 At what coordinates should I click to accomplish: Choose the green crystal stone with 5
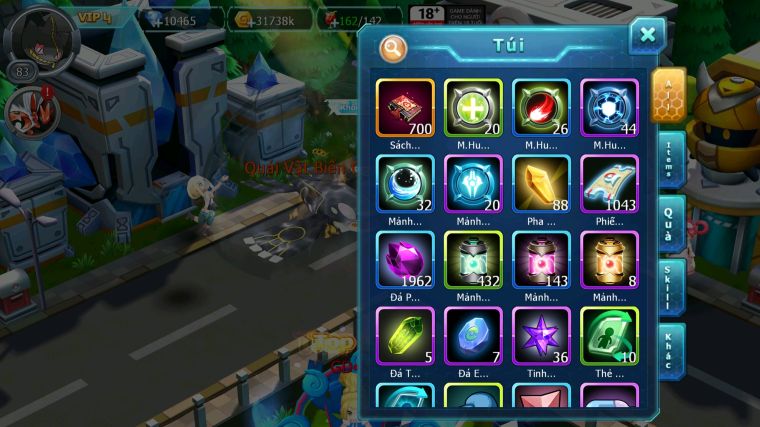[405, 336]
